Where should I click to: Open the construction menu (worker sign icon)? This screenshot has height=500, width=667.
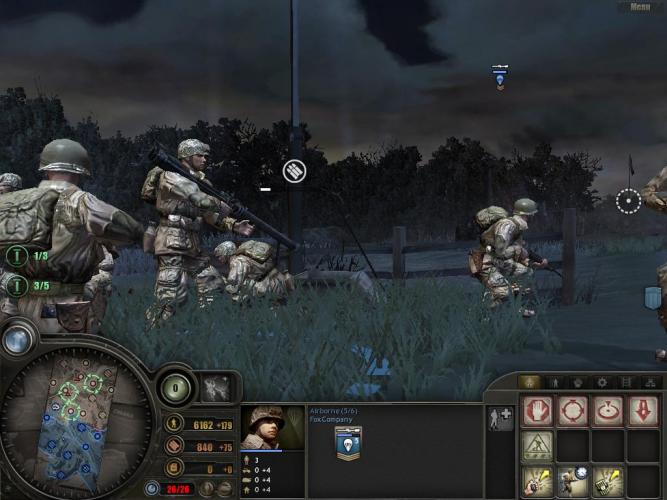(537, 446)
